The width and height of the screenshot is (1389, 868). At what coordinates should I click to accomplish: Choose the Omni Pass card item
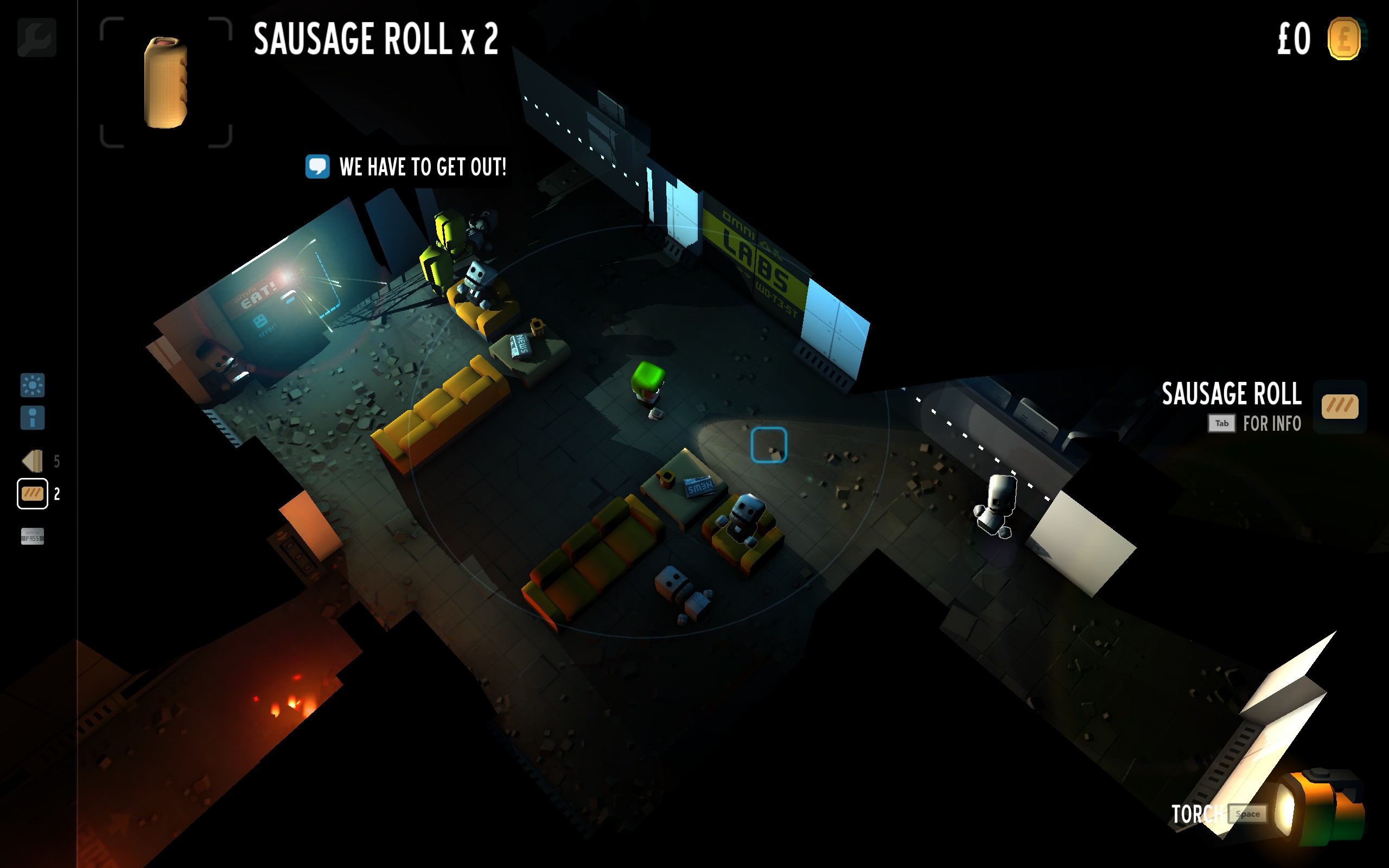pos(32,536)
